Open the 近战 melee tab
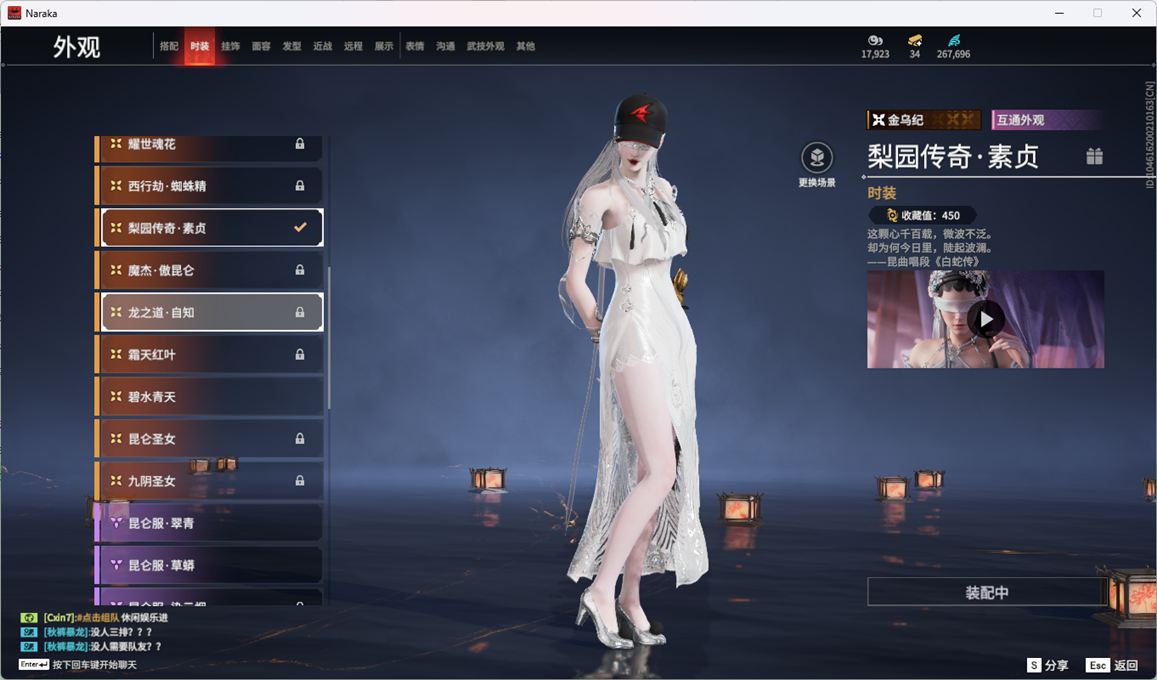This screenshot has height=680, width=1157. [322, 47]
